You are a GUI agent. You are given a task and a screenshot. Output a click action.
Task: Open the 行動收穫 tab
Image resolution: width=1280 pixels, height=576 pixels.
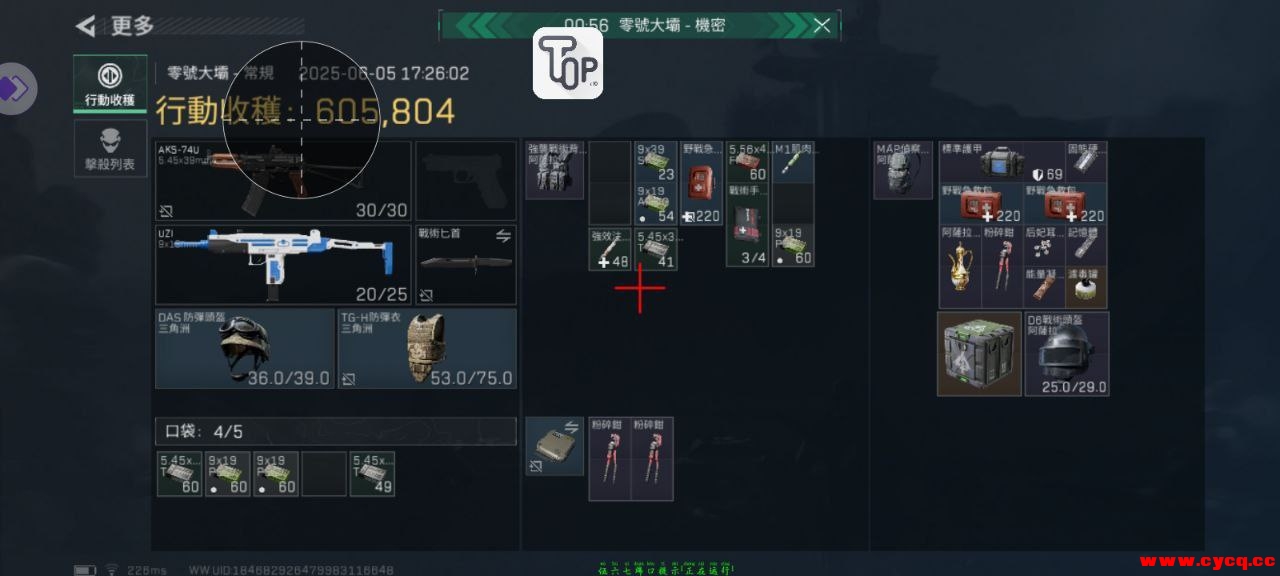click(110, 84)
